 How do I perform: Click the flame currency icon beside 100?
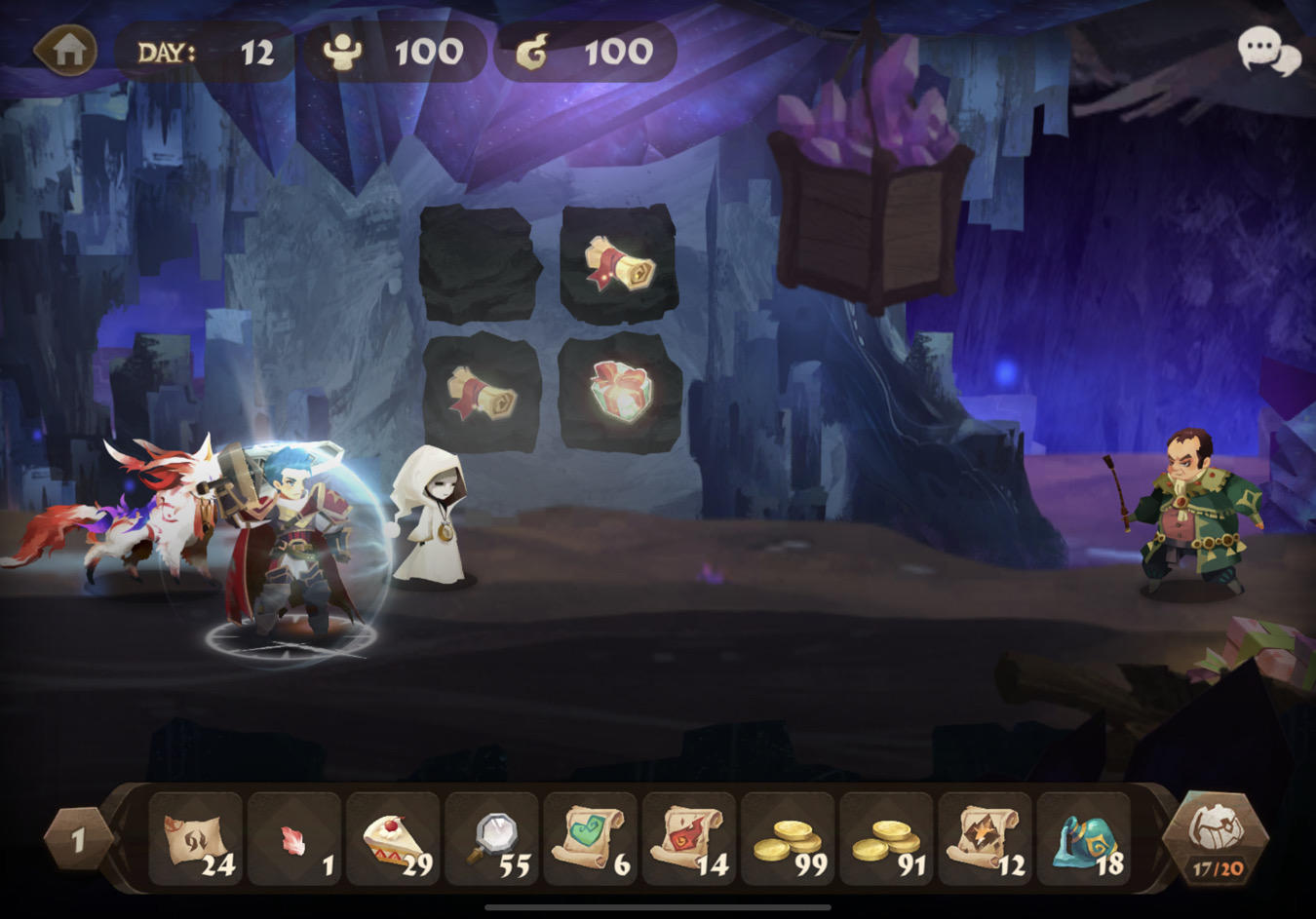531,54
